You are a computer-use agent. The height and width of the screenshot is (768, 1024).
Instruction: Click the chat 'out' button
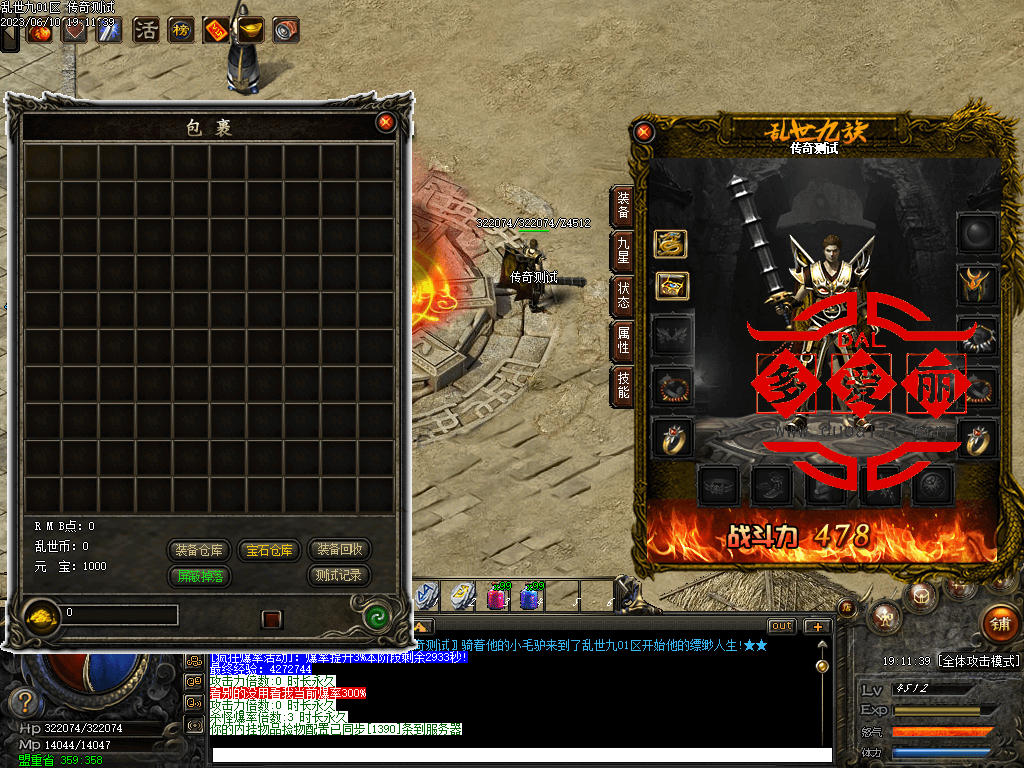pos(781,626)
